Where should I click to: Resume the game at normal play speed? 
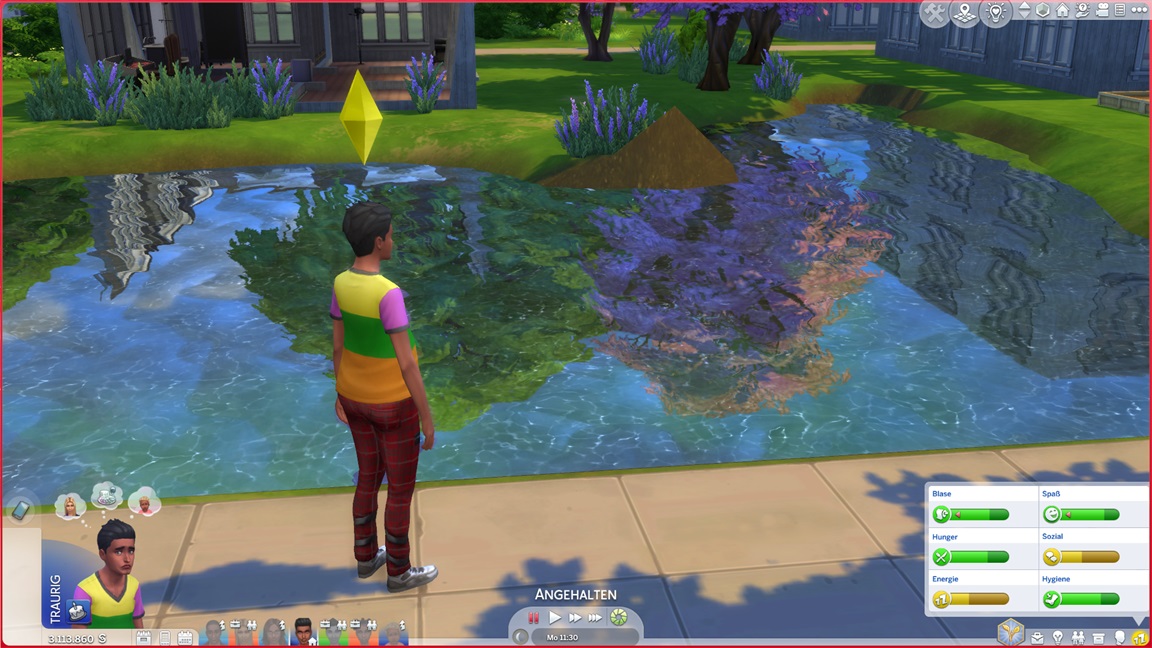click(556, 618)
